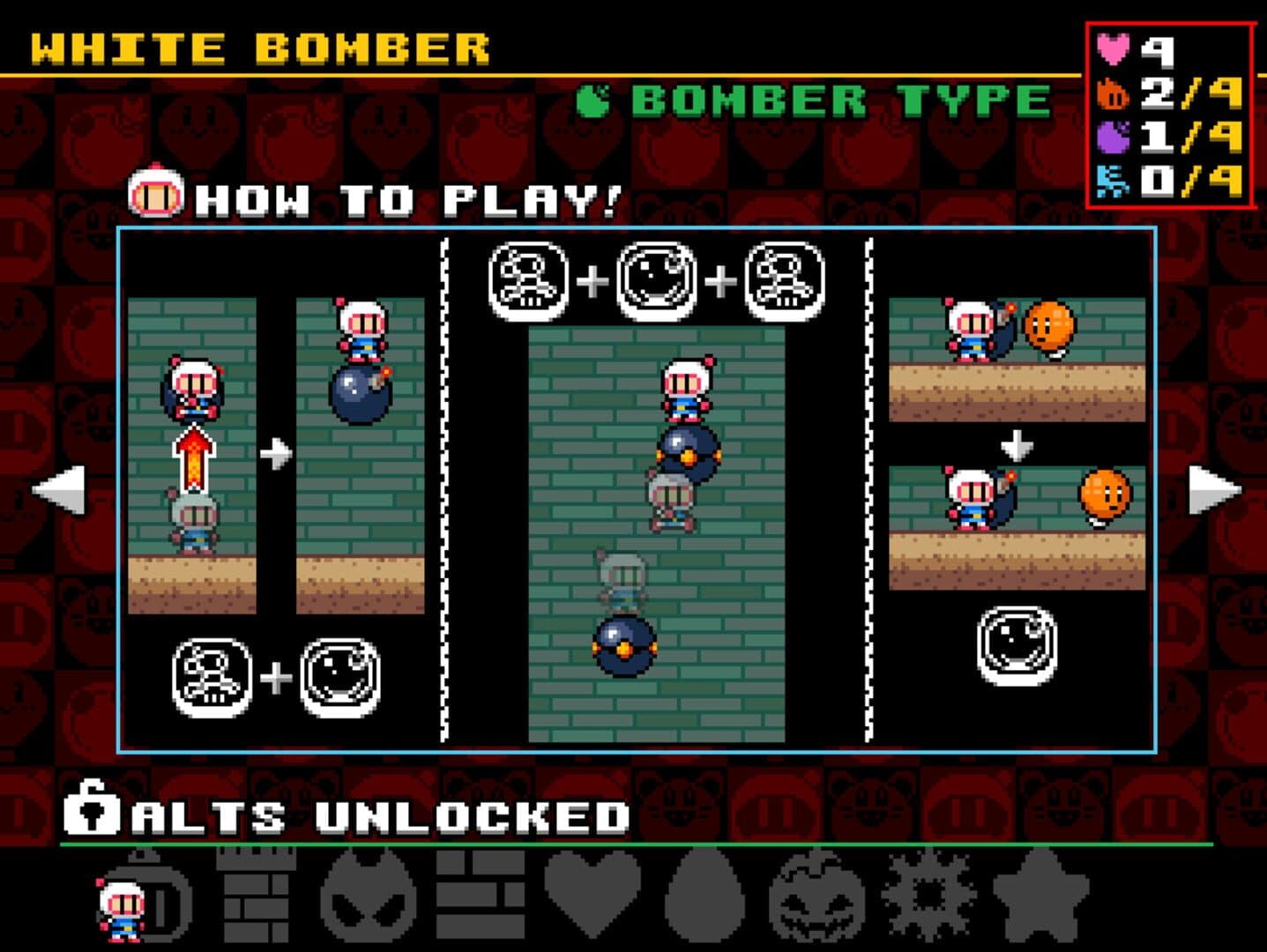This screenshot has width=1267, height=952.
Task: Select the star alt icon
Action: click(x=1040, y=897)
